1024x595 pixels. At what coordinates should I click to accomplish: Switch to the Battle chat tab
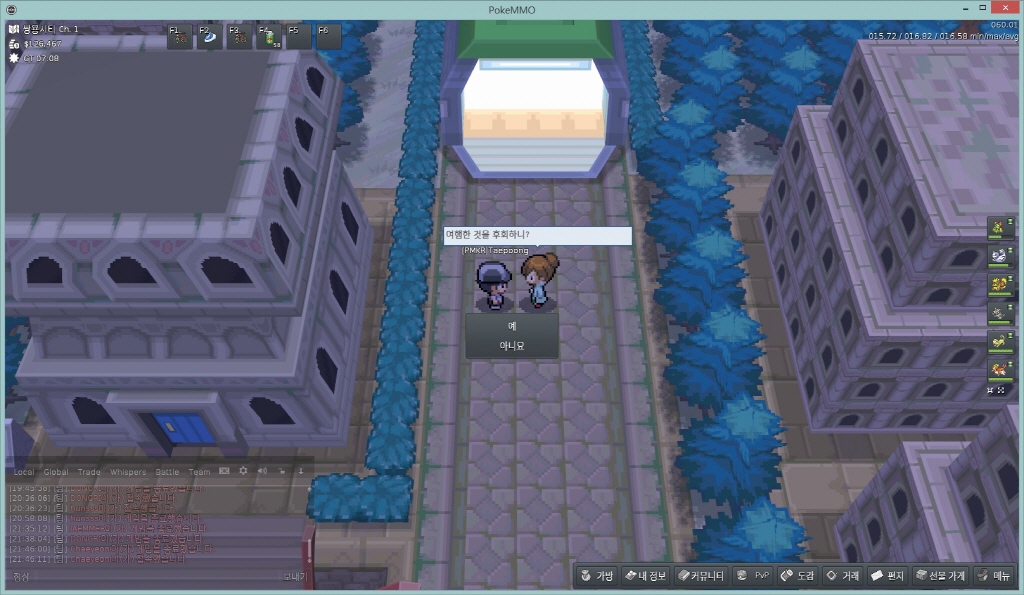click(166, 471)
